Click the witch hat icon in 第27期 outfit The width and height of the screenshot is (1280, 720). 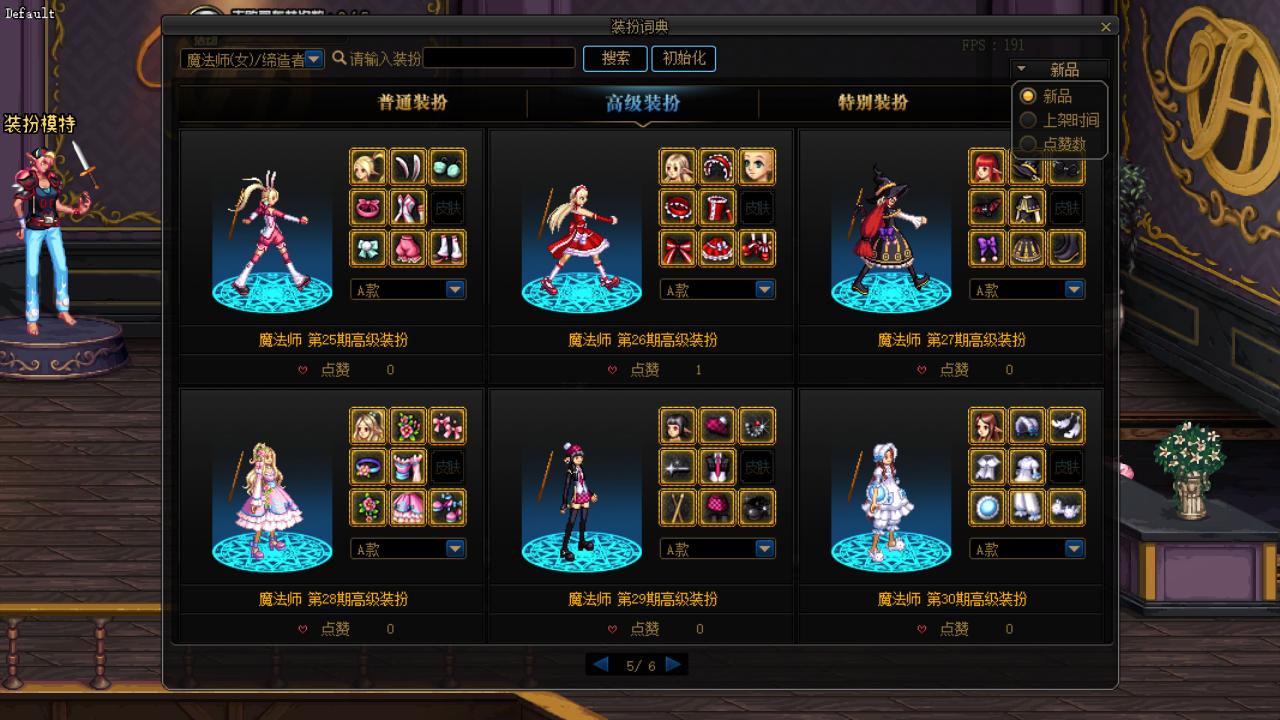tap(1027, 167)
